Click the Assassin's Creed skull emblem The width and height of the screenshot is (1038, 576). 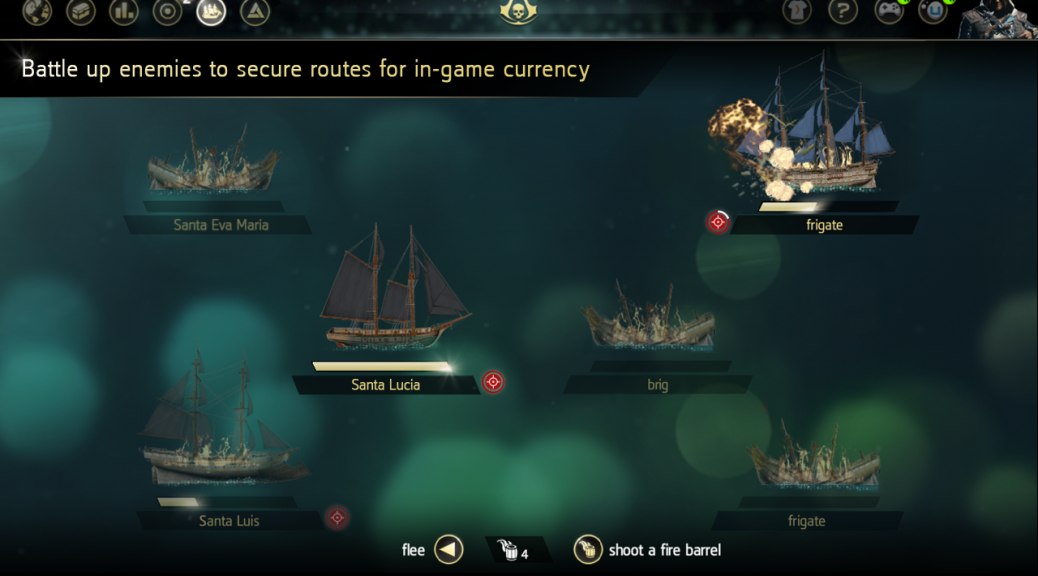point(518,11)
